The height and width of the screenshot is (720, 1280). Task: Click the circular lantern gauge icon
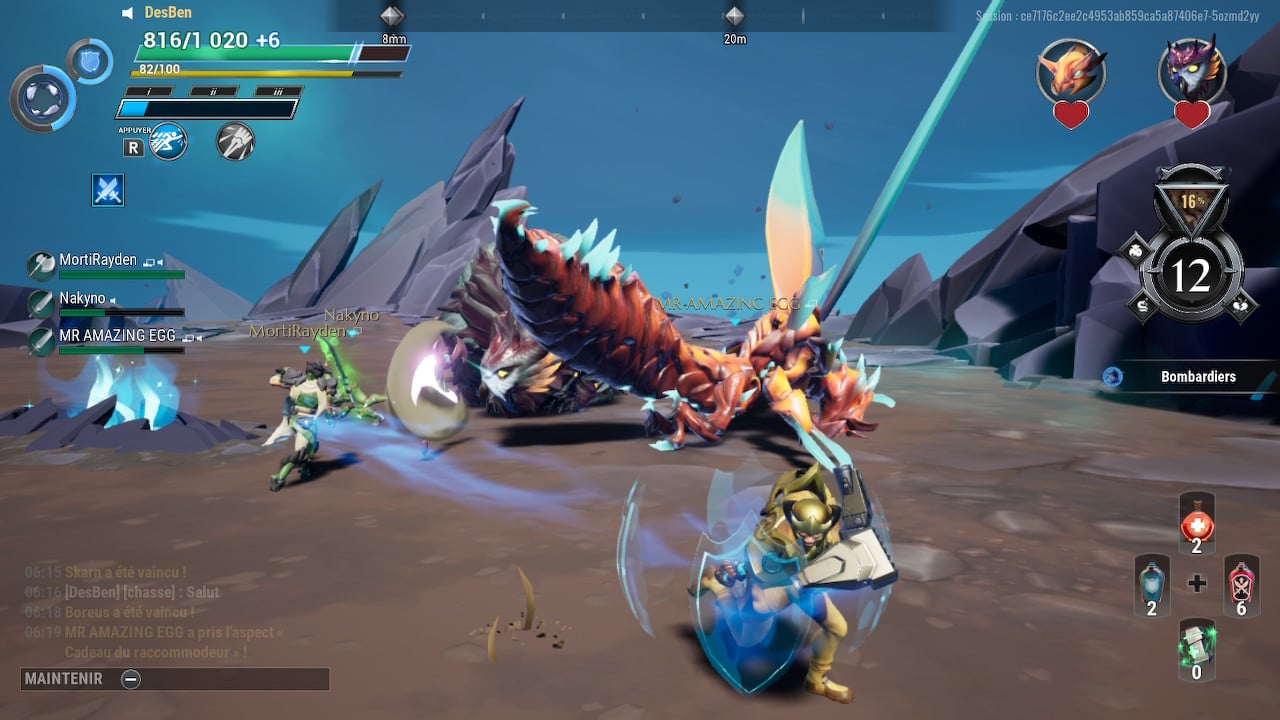click(42, 98)
